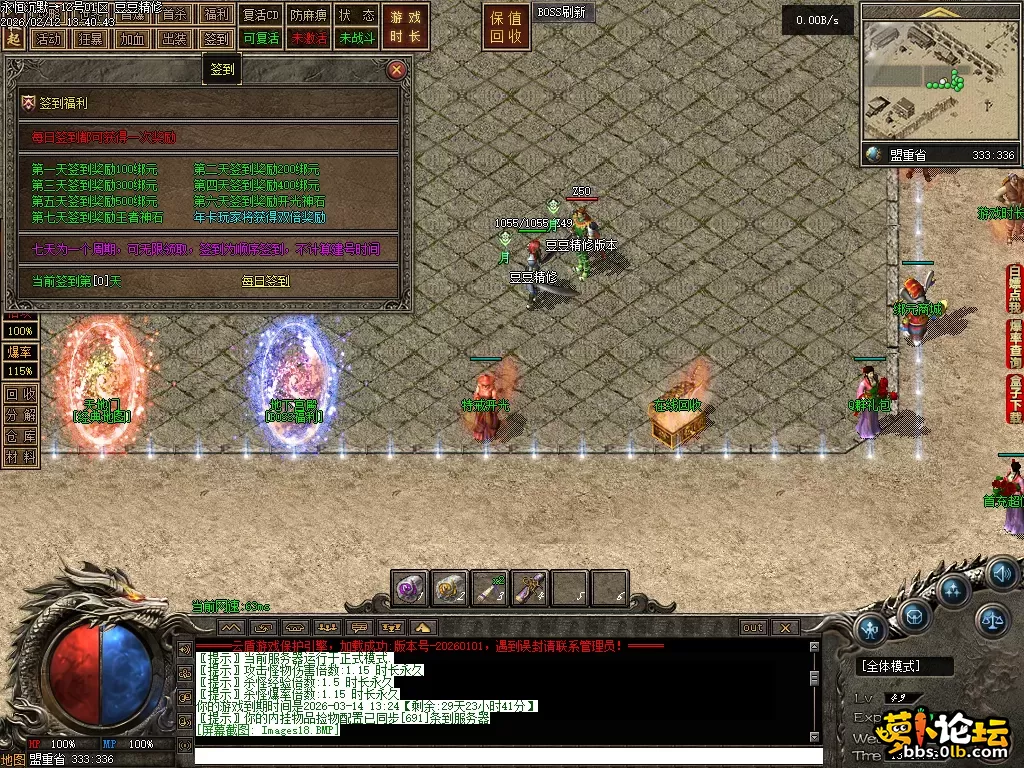Open the 游戏时长 playtime panel
Screen dimensions: 1024x768
click(407, 27)
